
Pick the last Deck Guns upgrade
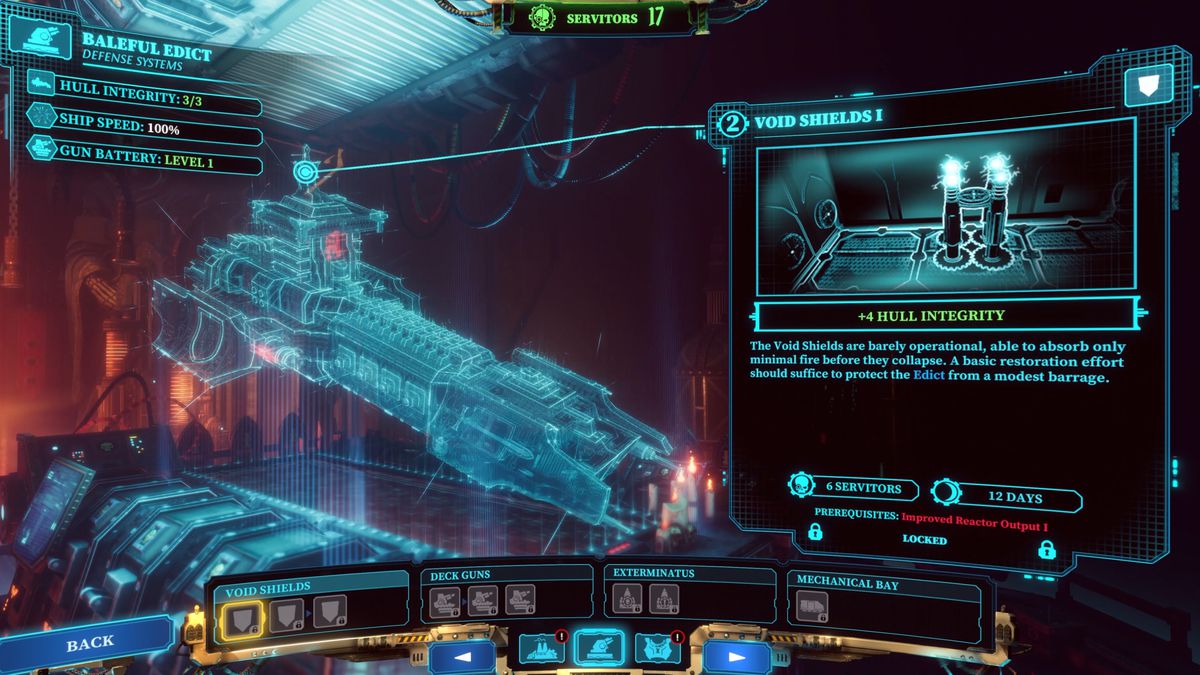(519, 600)
